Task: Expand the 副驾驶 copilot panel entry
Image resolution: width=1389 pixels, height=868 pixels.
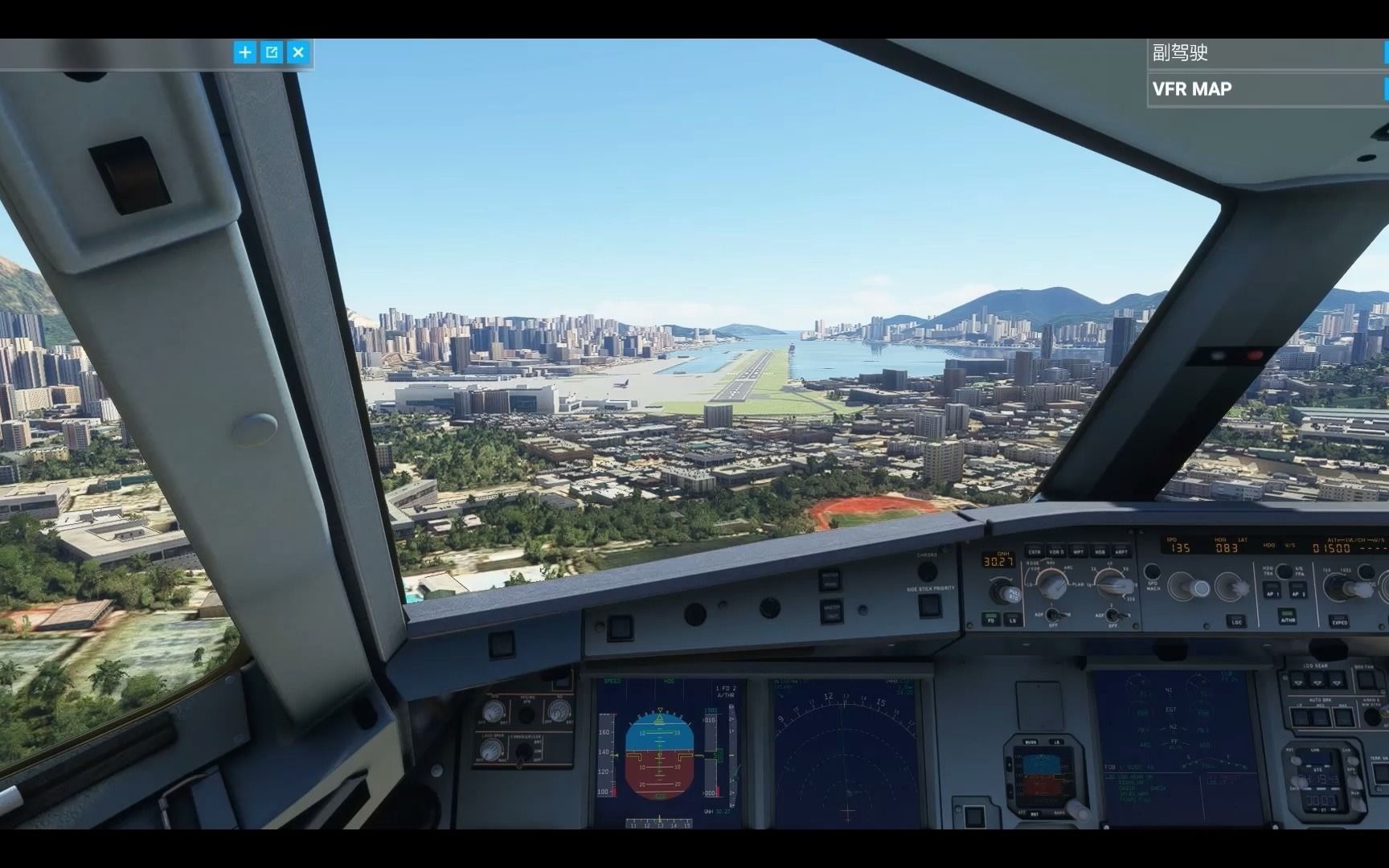Action: pos(1384,53)
